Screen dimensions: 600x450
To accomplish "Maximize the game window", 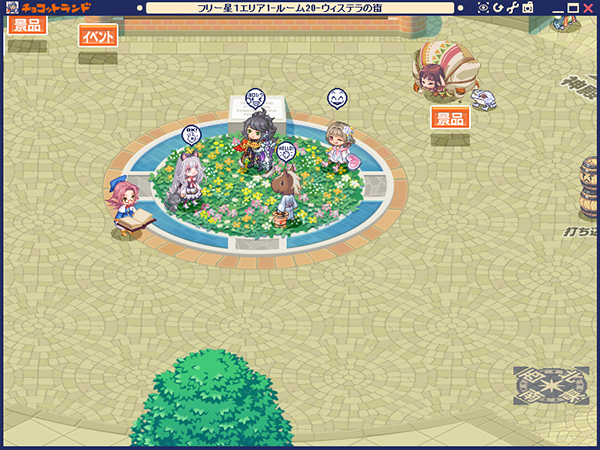I will tap(572, 8).
